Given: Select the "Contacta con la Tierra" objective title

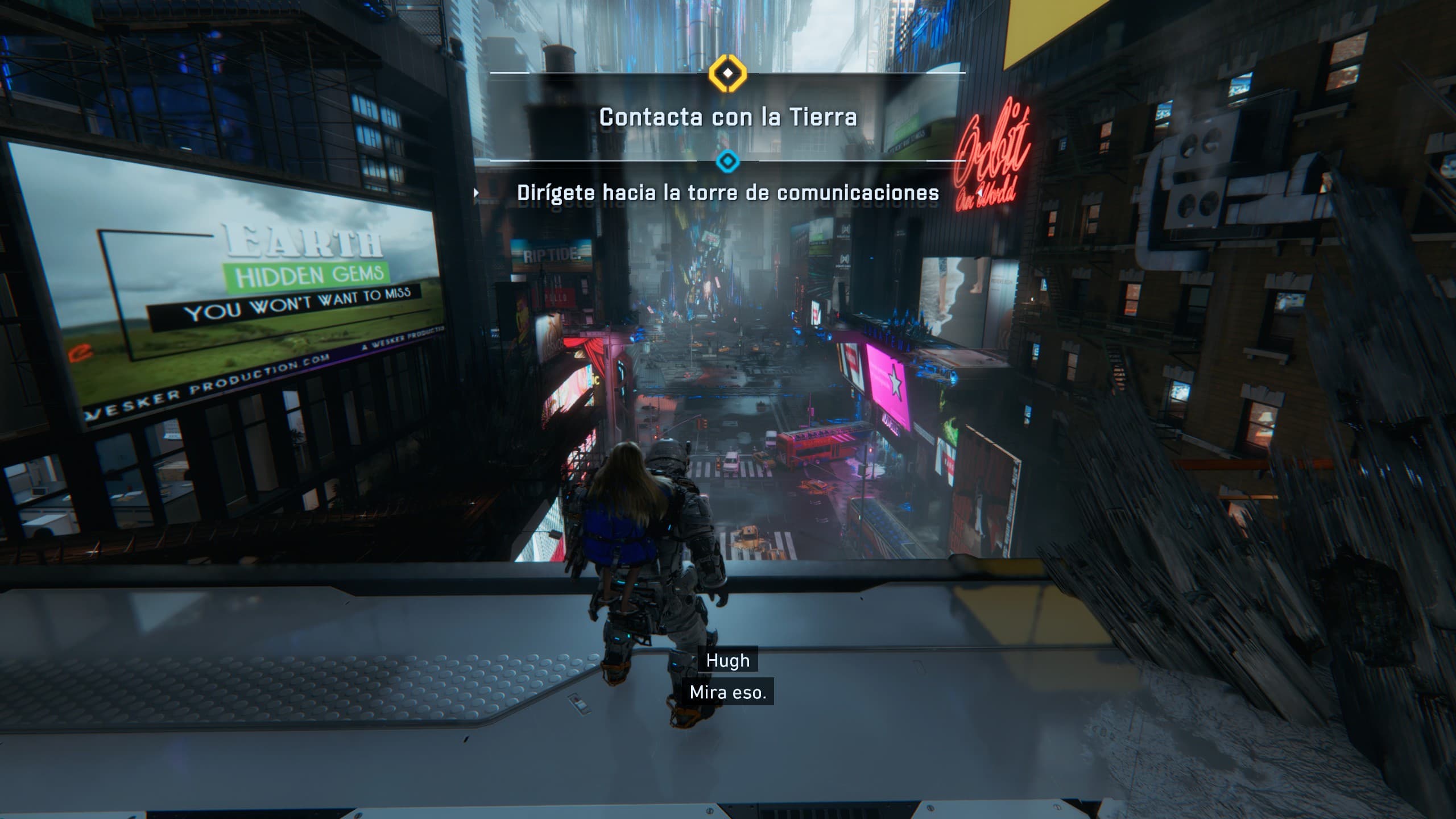Looking at the screenshot, I should 727,117.
